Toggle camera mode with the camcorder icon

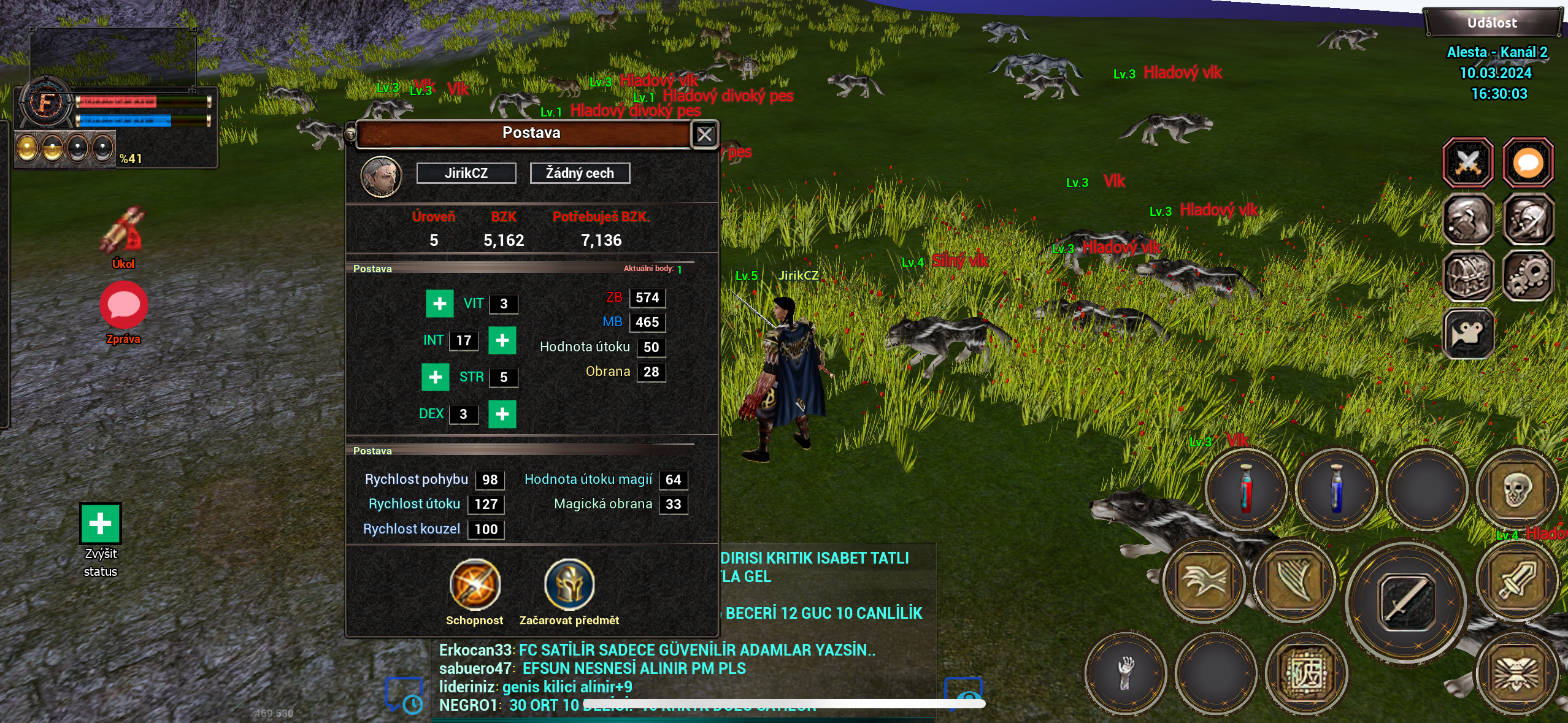click(x=1469, y=333)
